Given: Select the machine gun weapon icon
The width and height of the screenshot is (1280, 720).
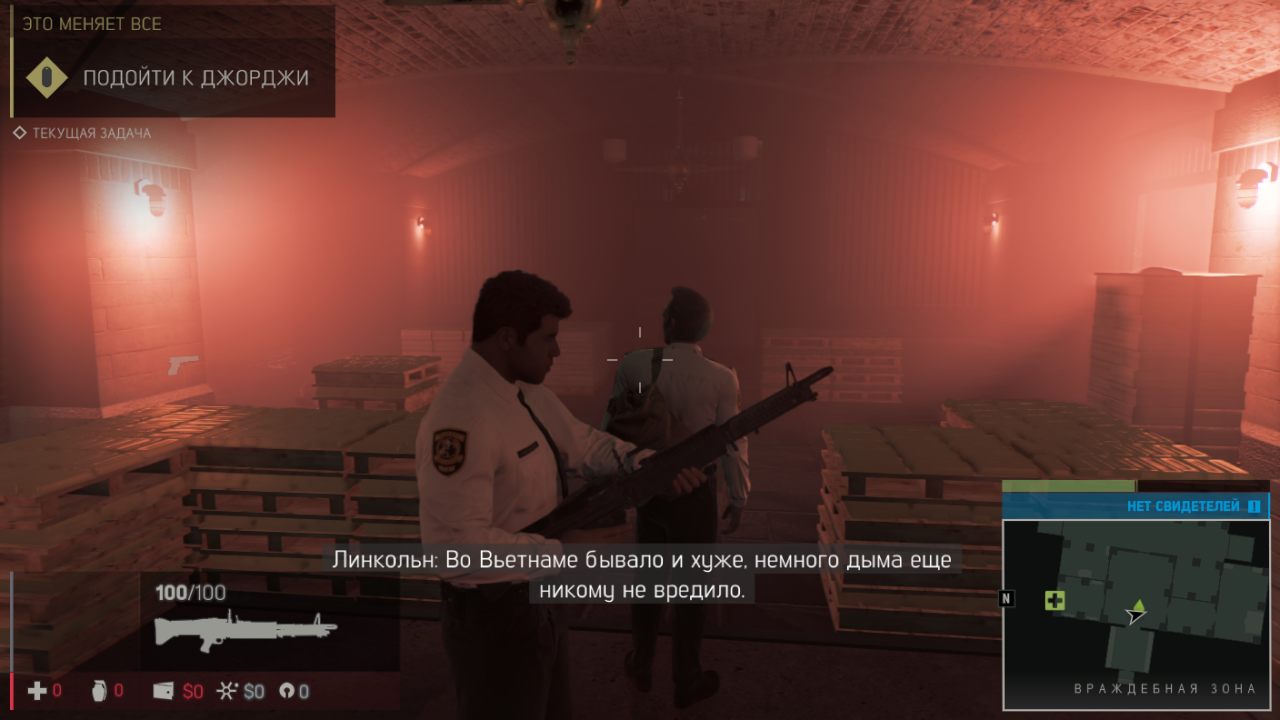Looking at the screenshot, I should tap(245, 632).
